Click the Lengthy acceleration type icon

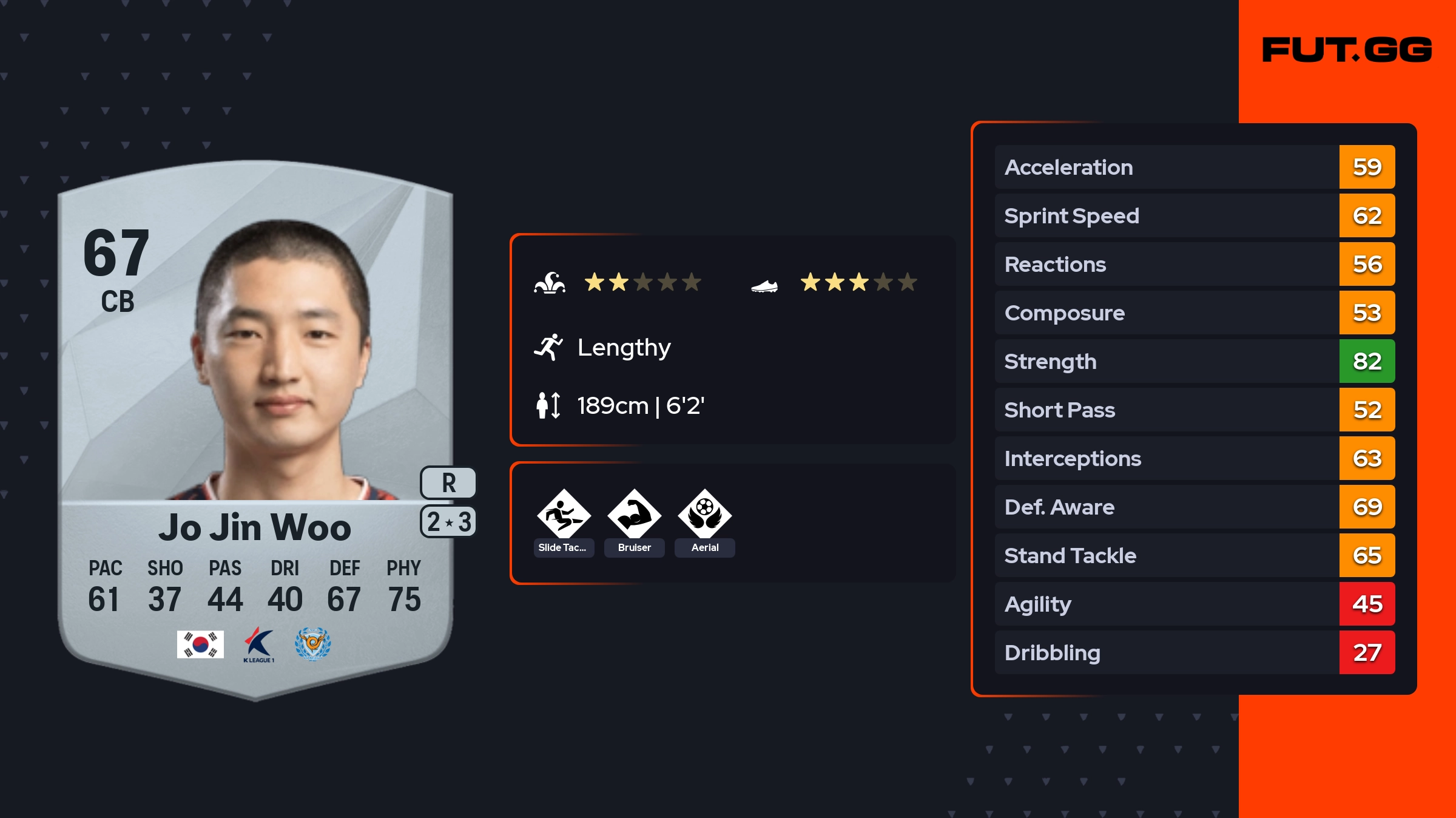548,347
